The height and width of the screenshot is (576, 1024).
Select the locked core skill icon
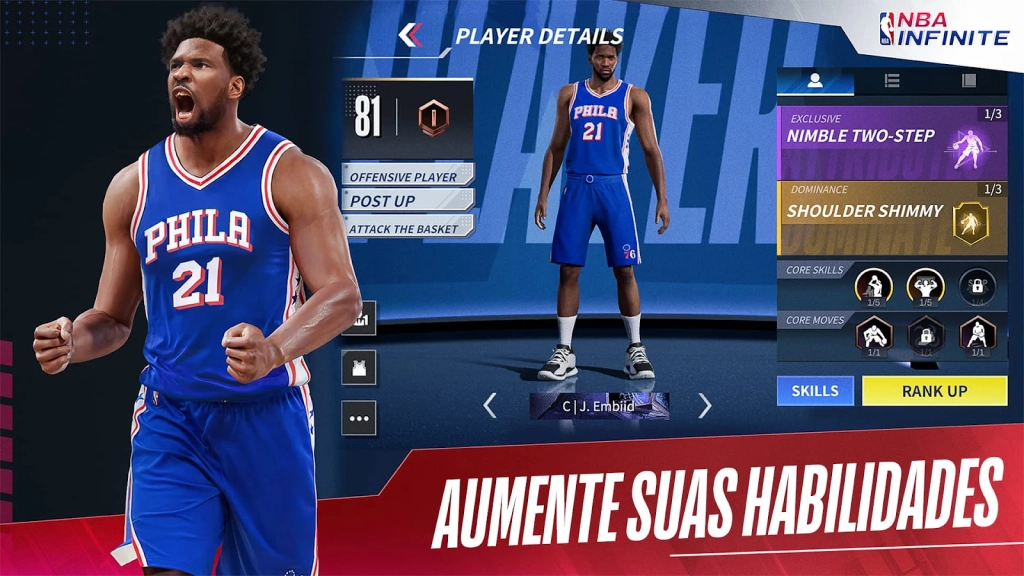(x=977, y=286)
